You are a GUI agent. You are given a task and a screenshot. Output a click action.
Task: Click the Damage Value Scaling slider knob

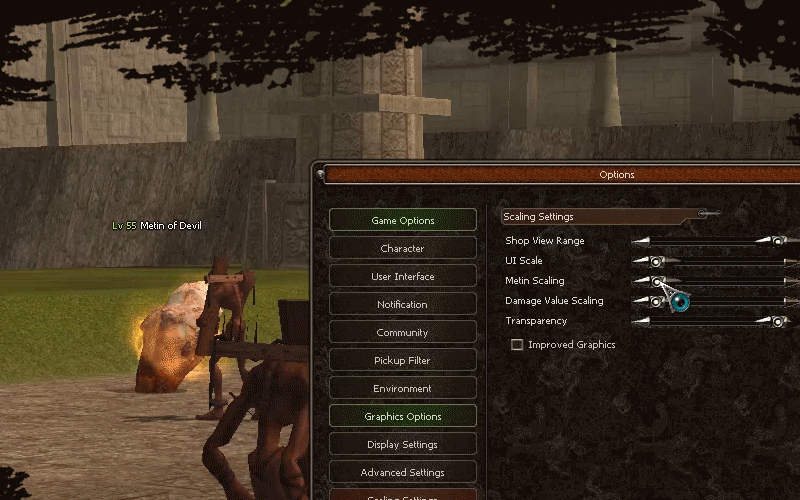point(656,301)
